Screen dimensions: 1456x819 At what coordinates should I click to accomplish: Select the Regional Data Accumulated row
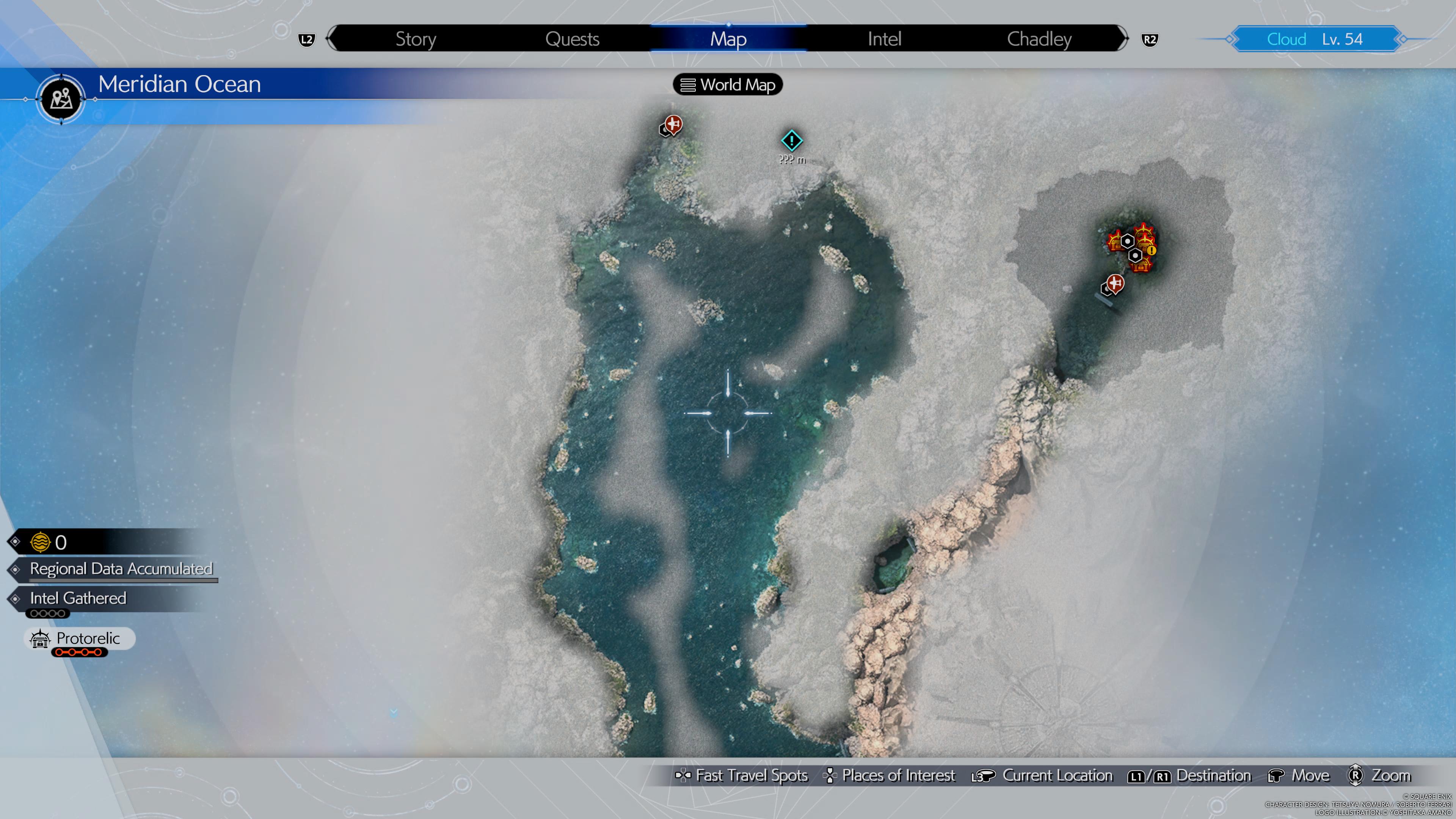[121, 569]
